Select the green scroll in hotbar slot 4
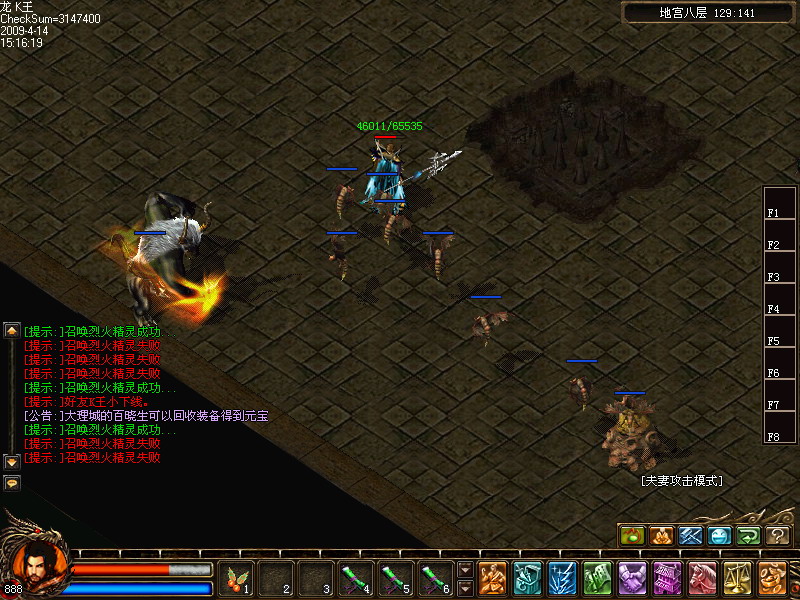The image size is (800, 600). click(356, 578)
